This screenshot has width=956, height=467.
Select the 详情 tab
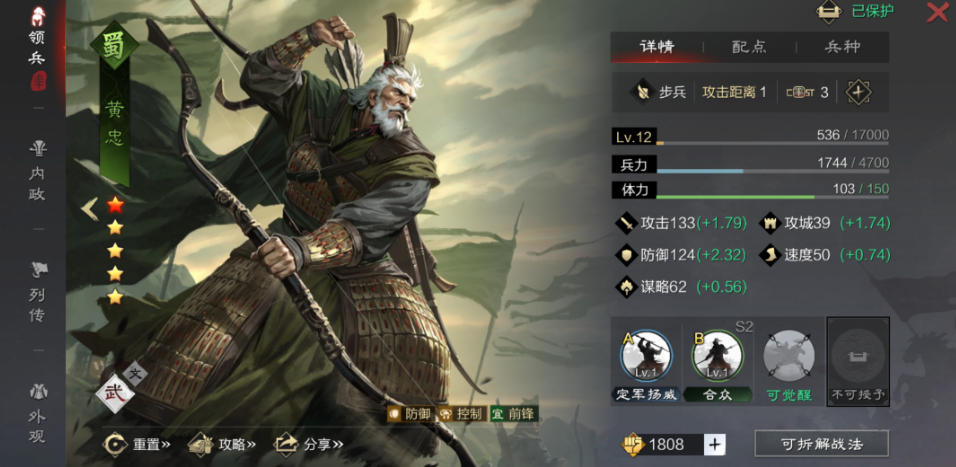tap(657, 47)
